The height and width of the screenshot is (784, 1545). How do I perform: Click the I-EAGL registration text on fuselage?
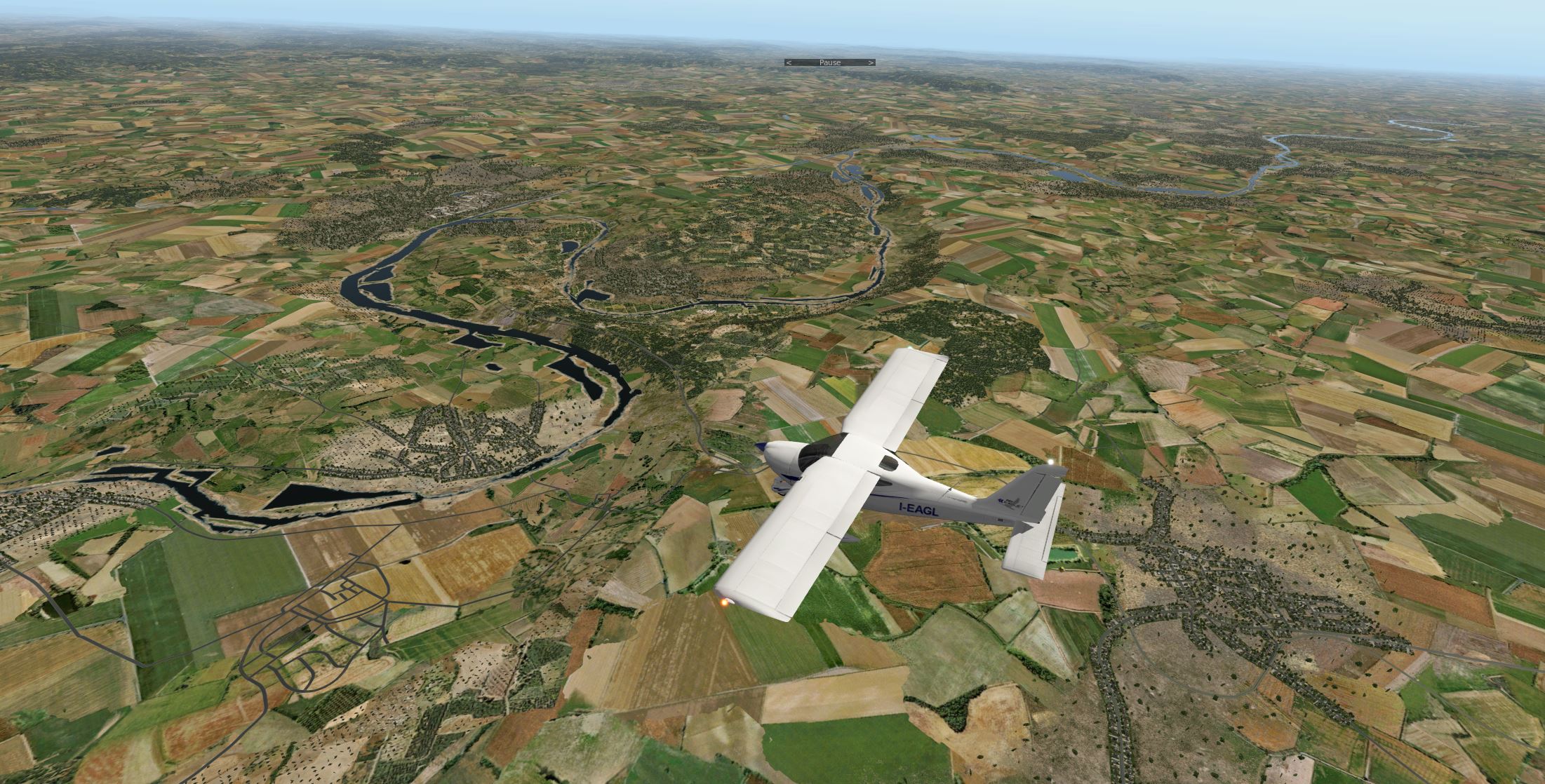coord(918,510)
